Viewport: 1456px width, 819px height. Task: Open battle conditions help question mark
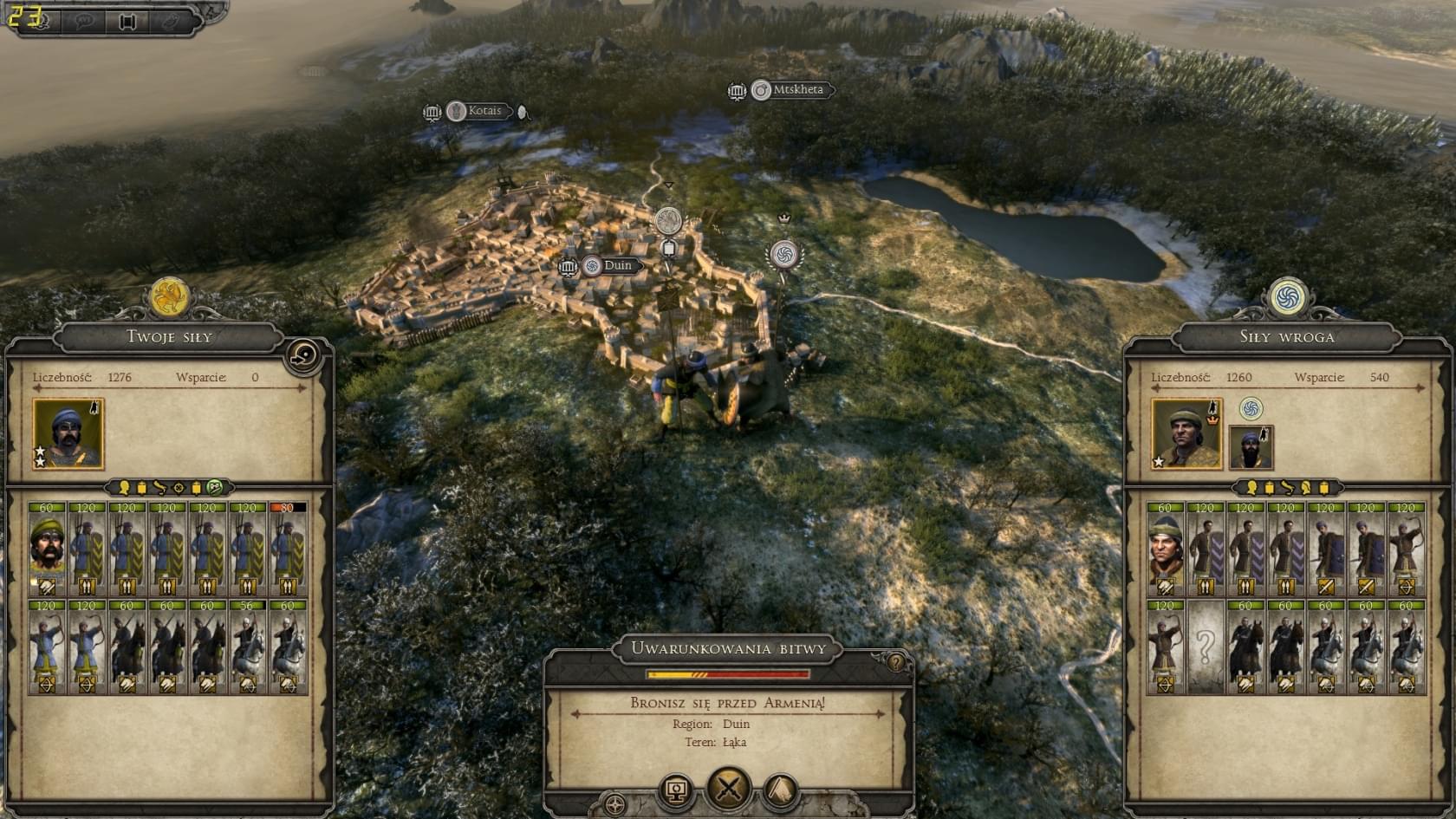[x=896, y=663]
